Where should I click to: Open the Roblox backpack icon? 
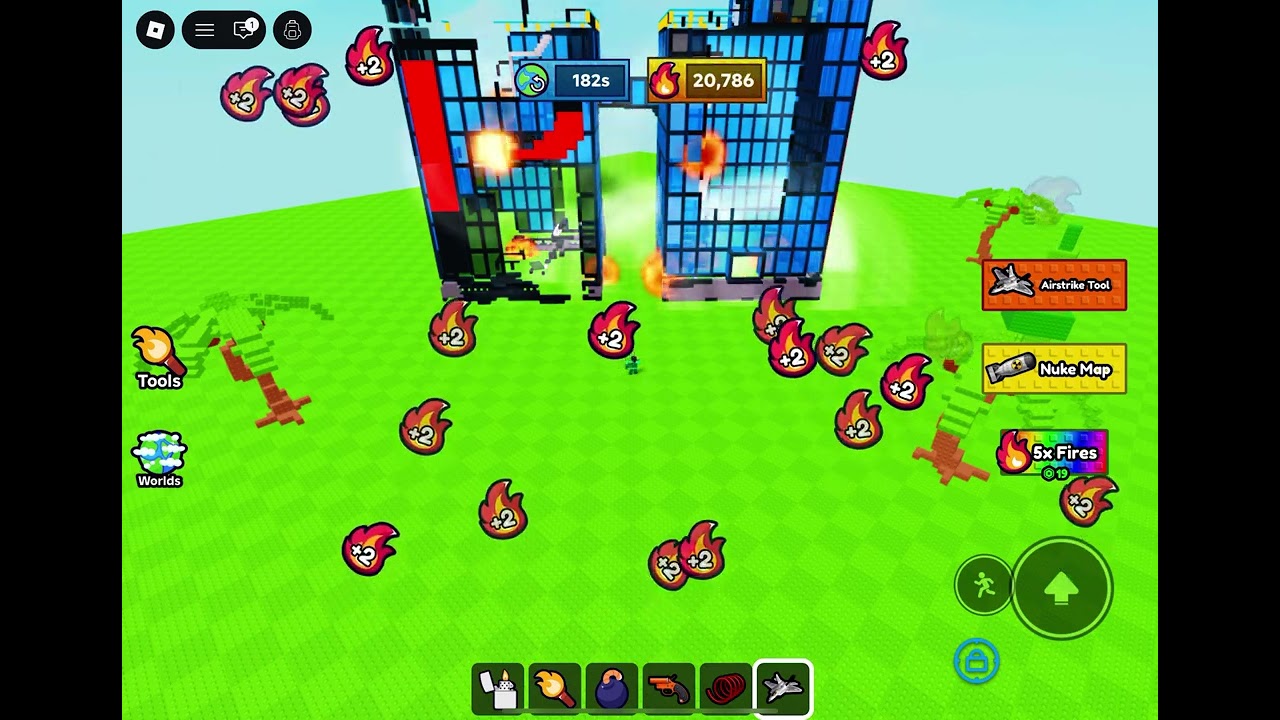click(x=292, y=30)
